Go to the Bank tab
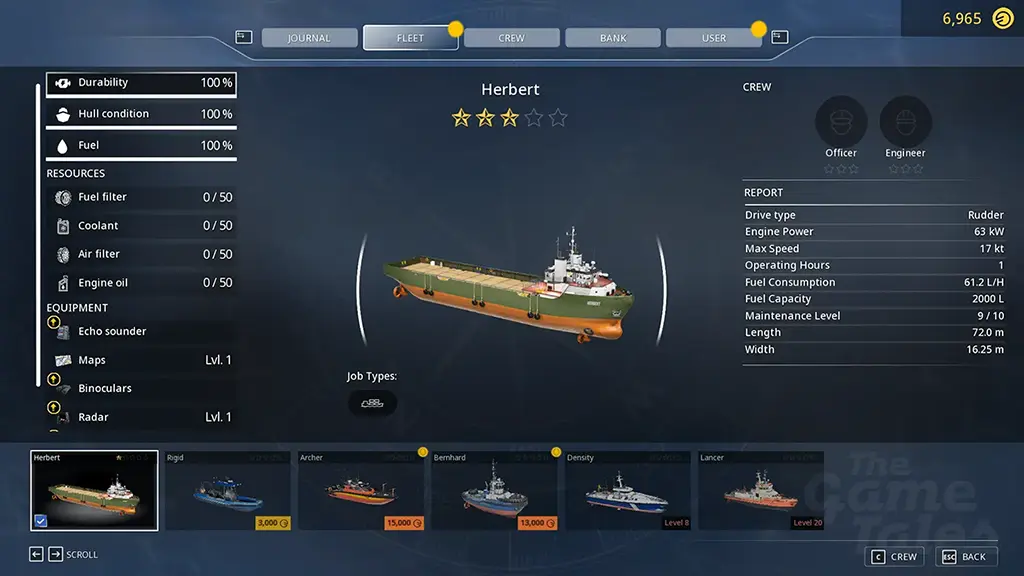This screenshot has width=1024, height=576. (x=613, y=38)
